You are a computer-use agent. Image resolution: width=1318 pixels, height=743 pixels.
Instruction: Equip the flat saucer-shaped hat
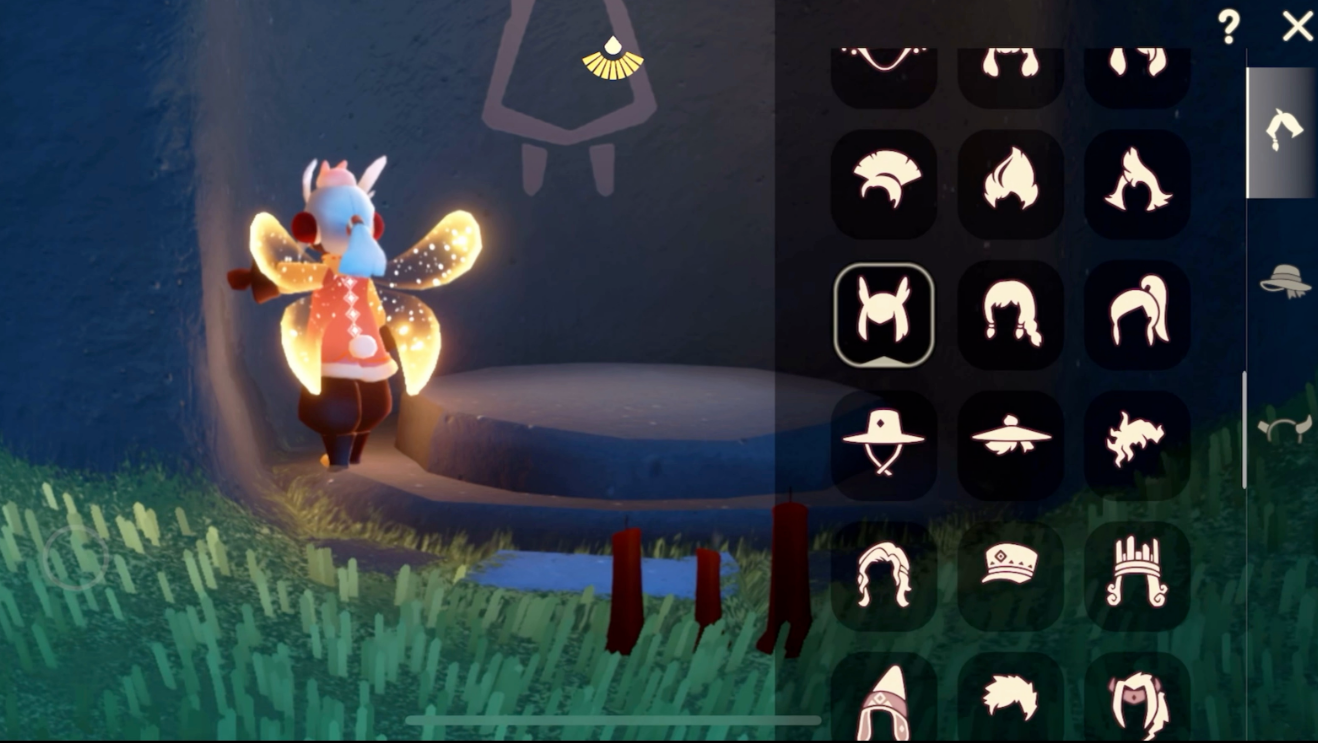1010,444
